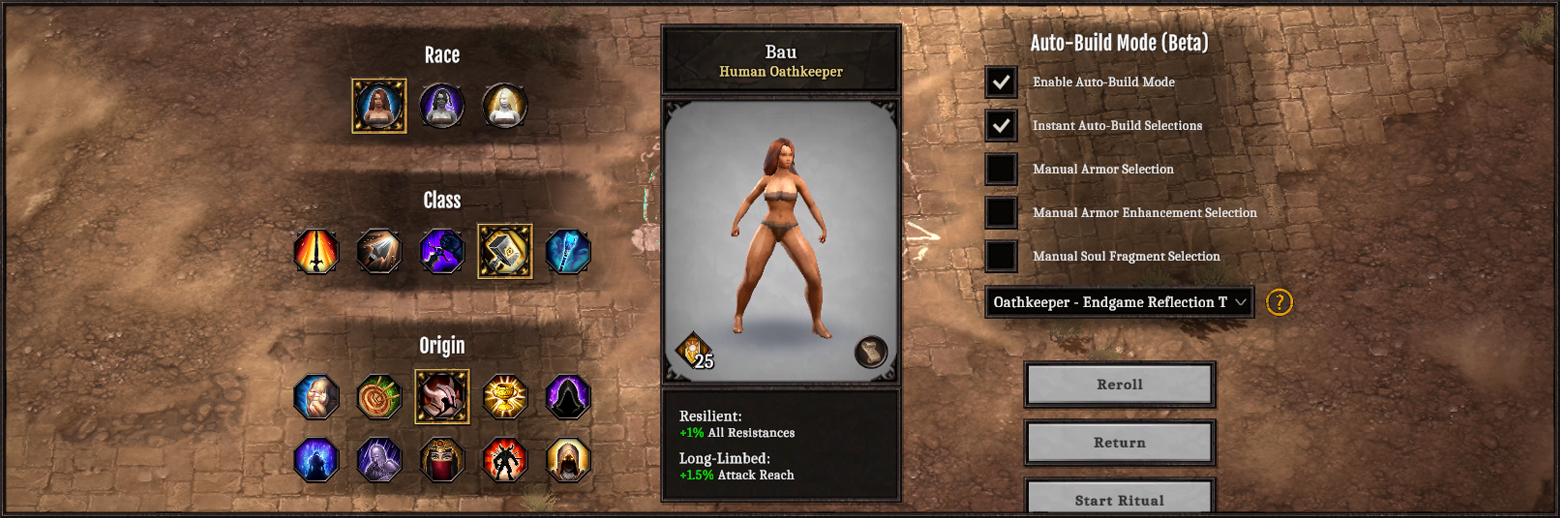This screenshot has height=518, width=1560.
Task: Reroll the character
Action: (1119, 385)
